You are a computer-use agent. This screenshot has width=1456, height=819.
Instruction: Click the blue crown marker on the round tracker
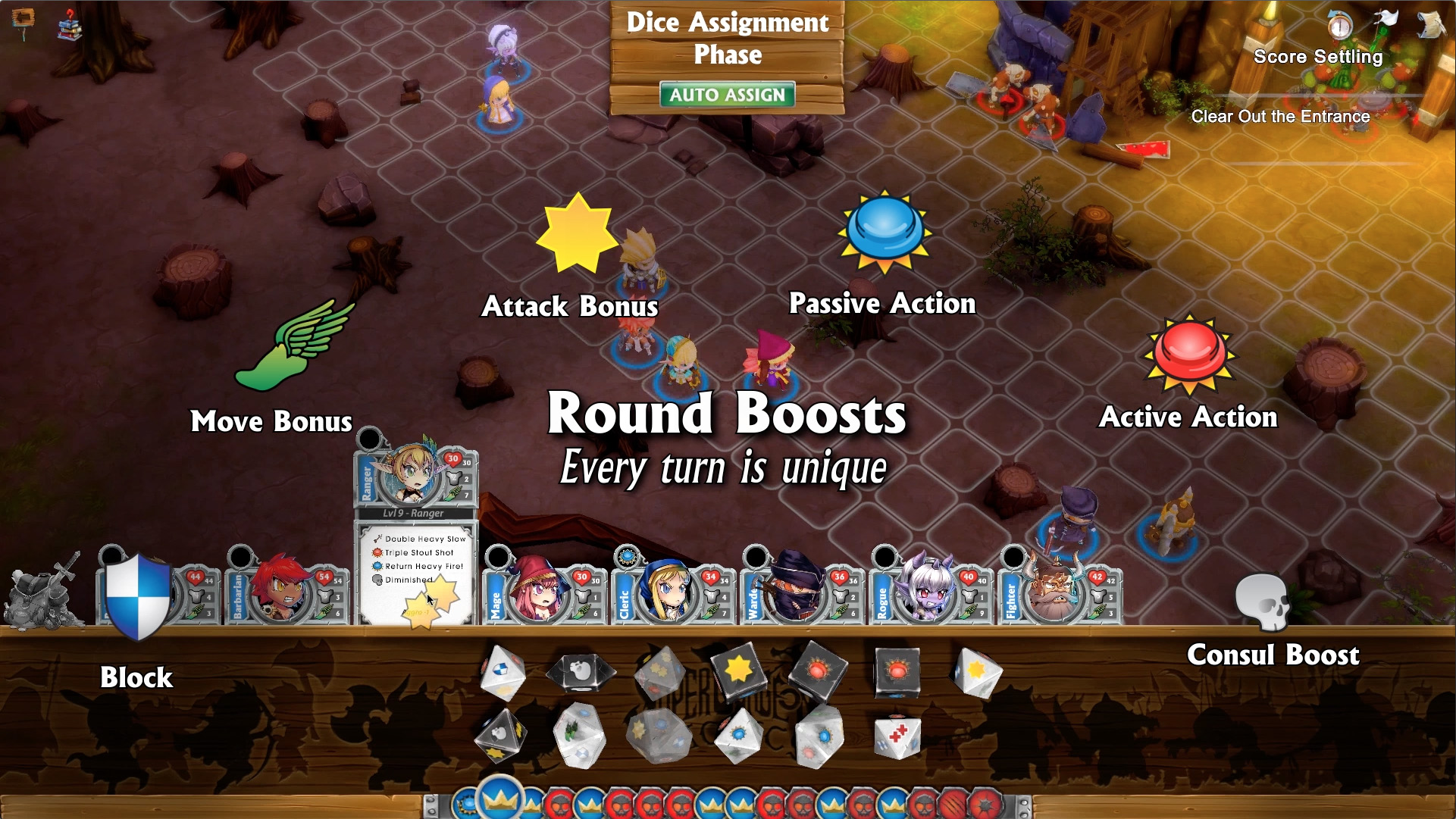[499, 797]
